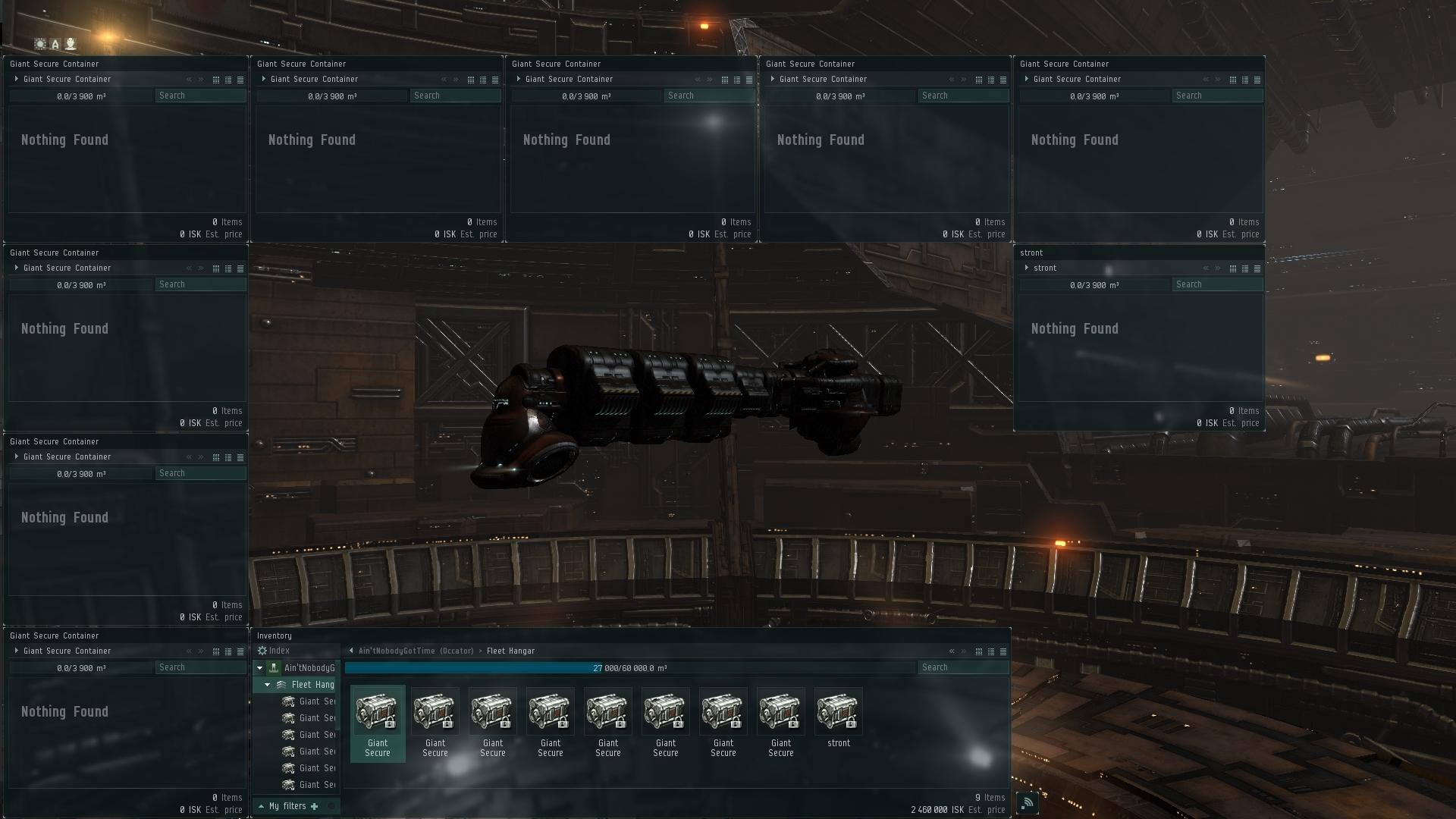This screenshot has height=819, width=1456.
Task: Switch Fleet Hangar to list view icon
Action: [991, 651]
